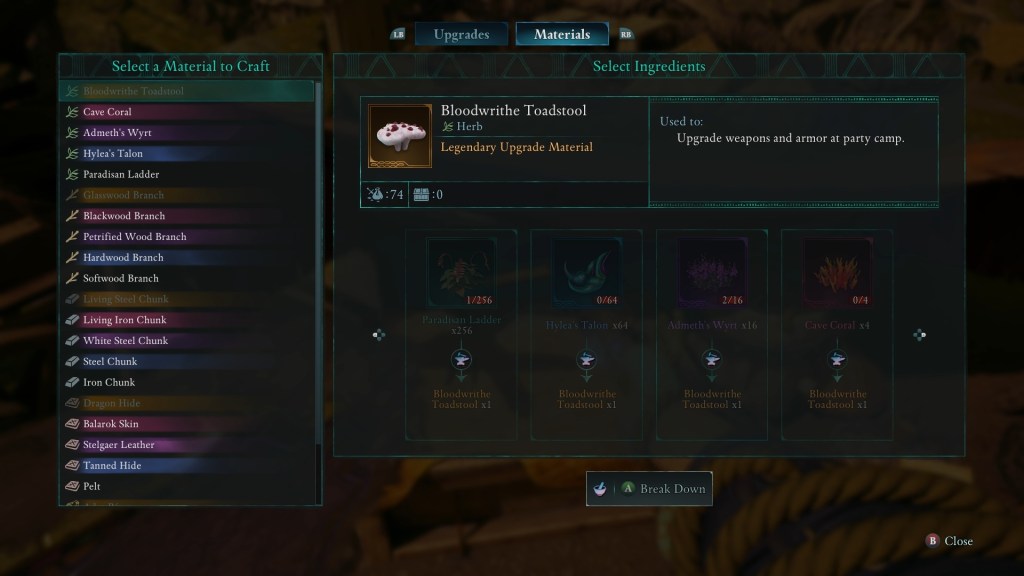
Task: Select Petrified Wood Branch
Action: point(134,237)
